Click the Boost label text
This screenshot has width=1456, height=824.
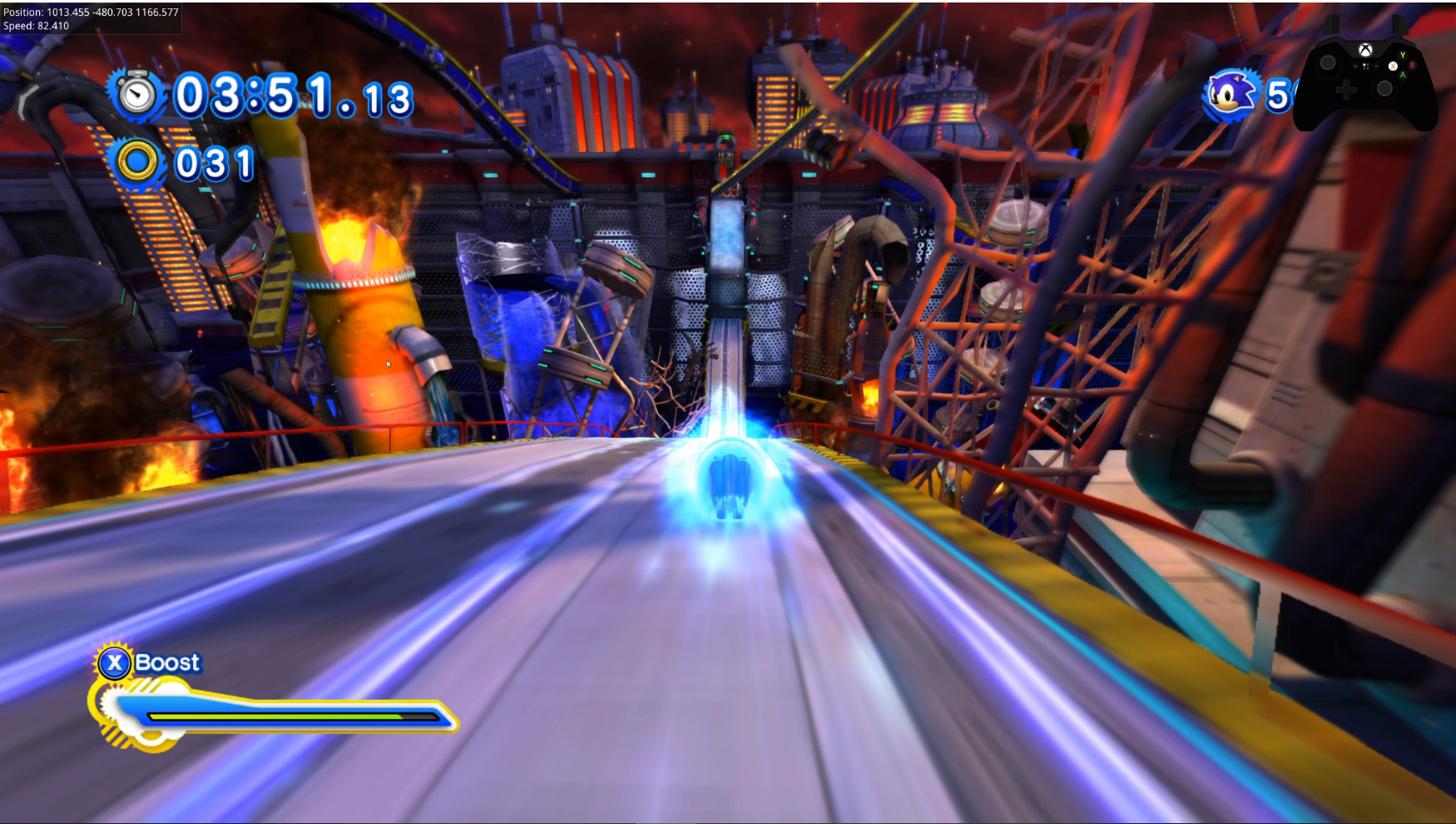169,662
